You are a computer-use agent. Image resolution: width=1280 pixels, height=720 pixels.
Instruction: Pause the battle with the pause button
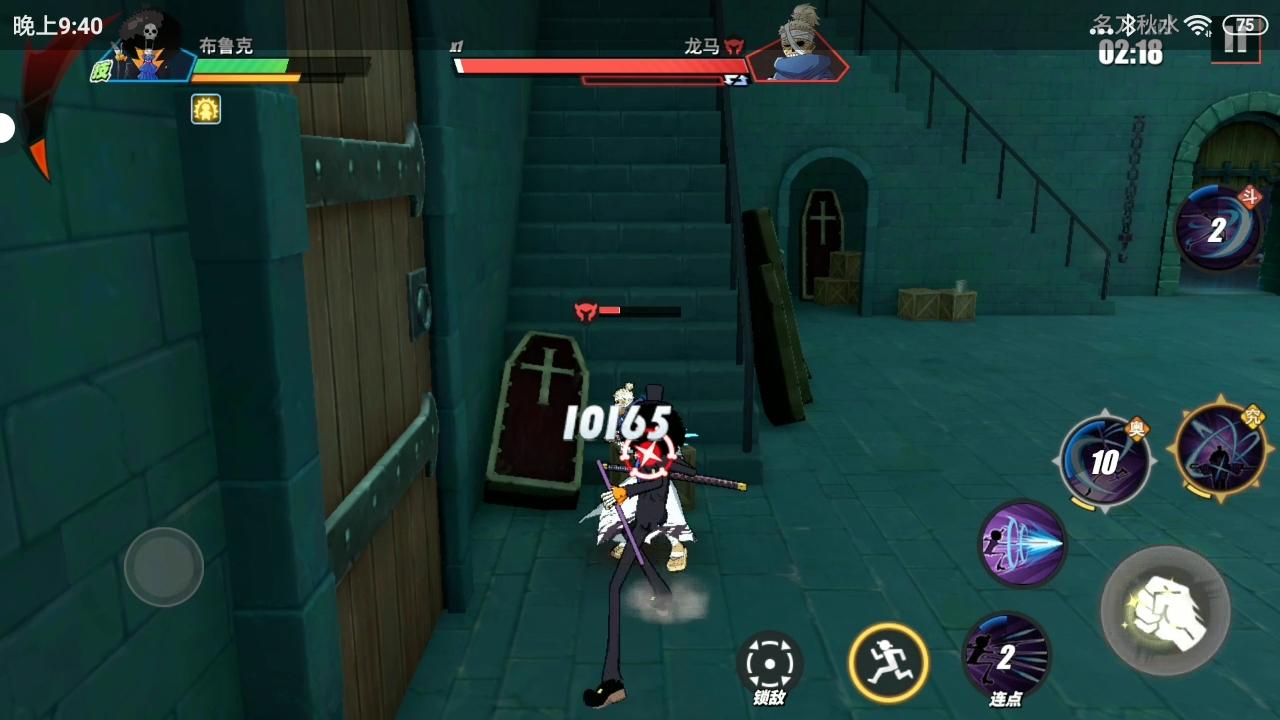pyautogui.click(x=1237, y=45)
